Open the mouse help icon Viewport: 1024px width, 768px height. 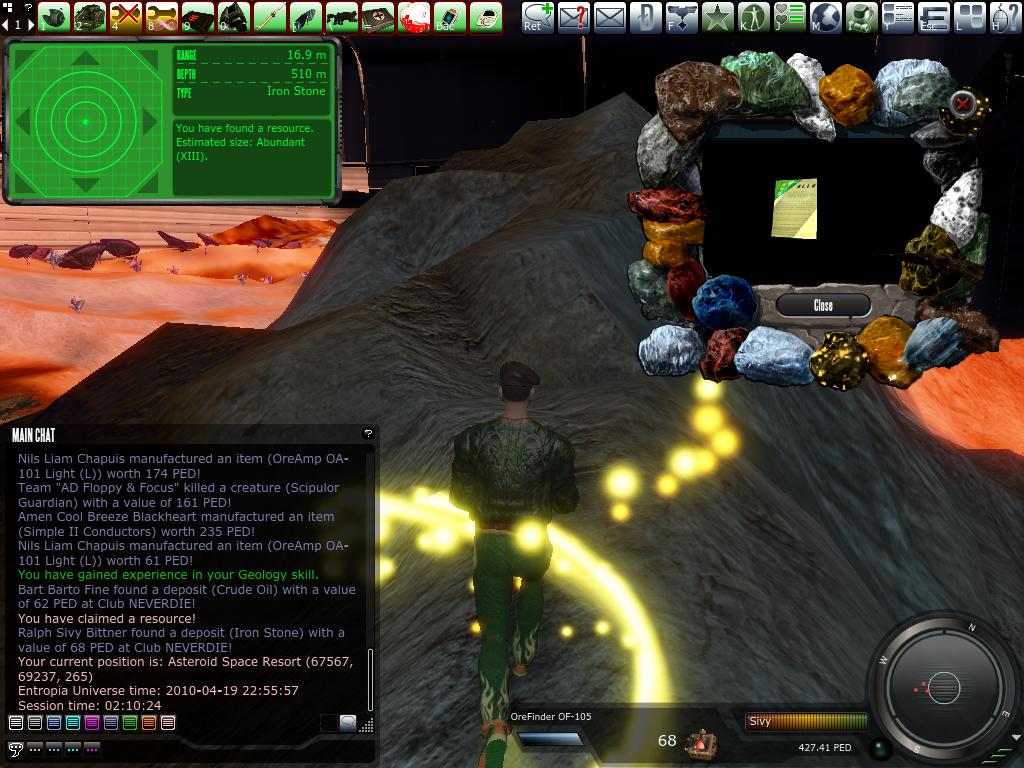tap(1005, 16)
